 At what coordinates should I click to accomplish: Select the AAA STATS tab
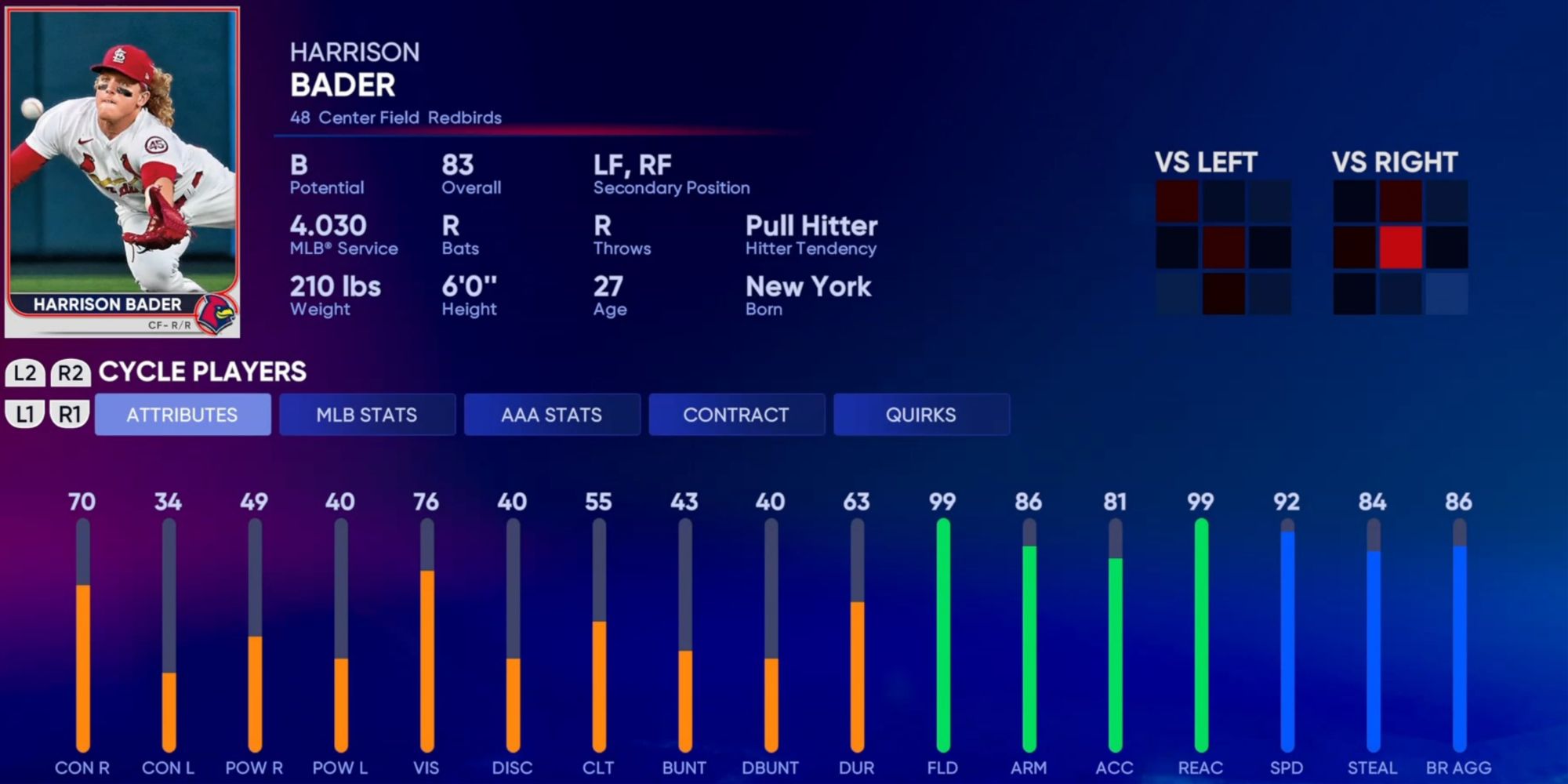click(x=552, y=414)
